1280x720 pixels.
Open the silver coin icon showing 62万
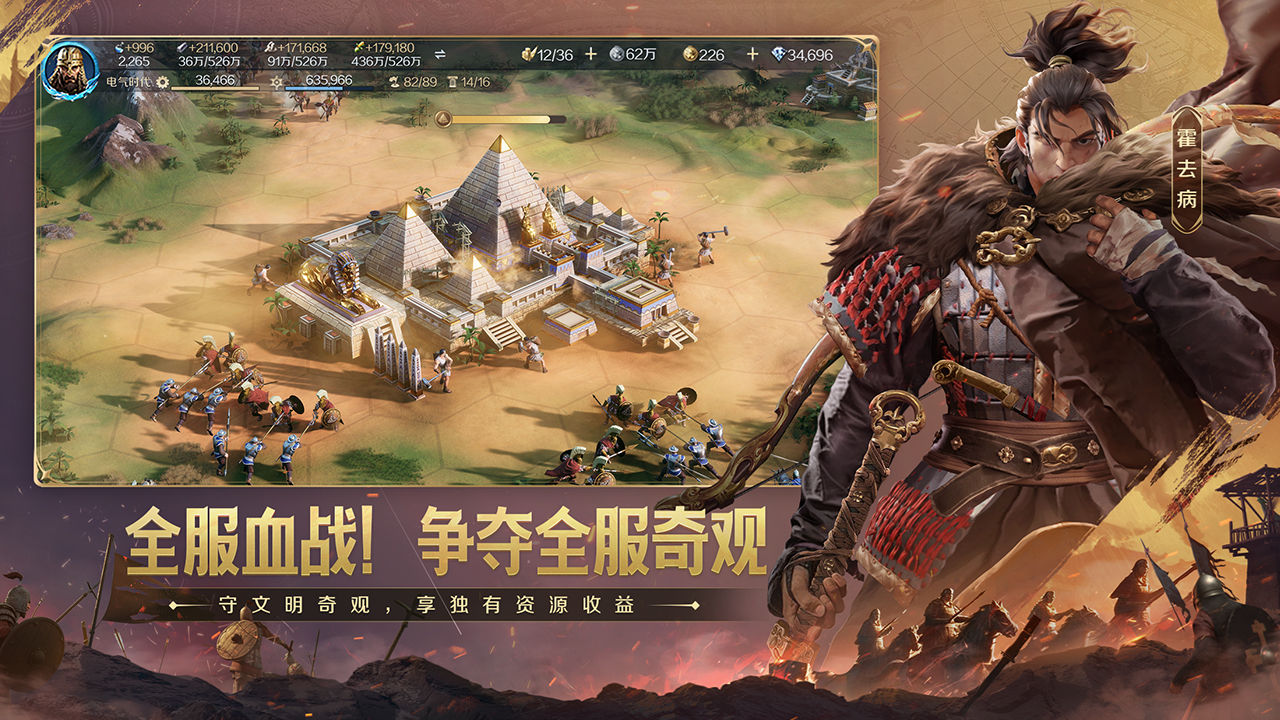(x=617, y=53)
